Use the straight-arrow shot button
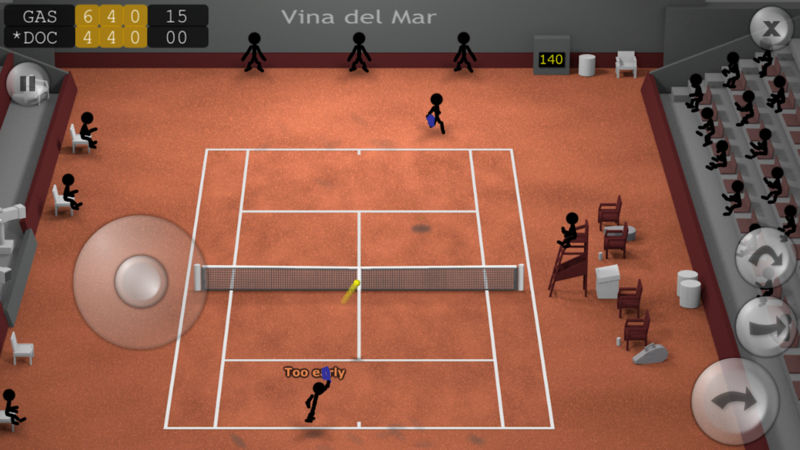 (766, 326)
